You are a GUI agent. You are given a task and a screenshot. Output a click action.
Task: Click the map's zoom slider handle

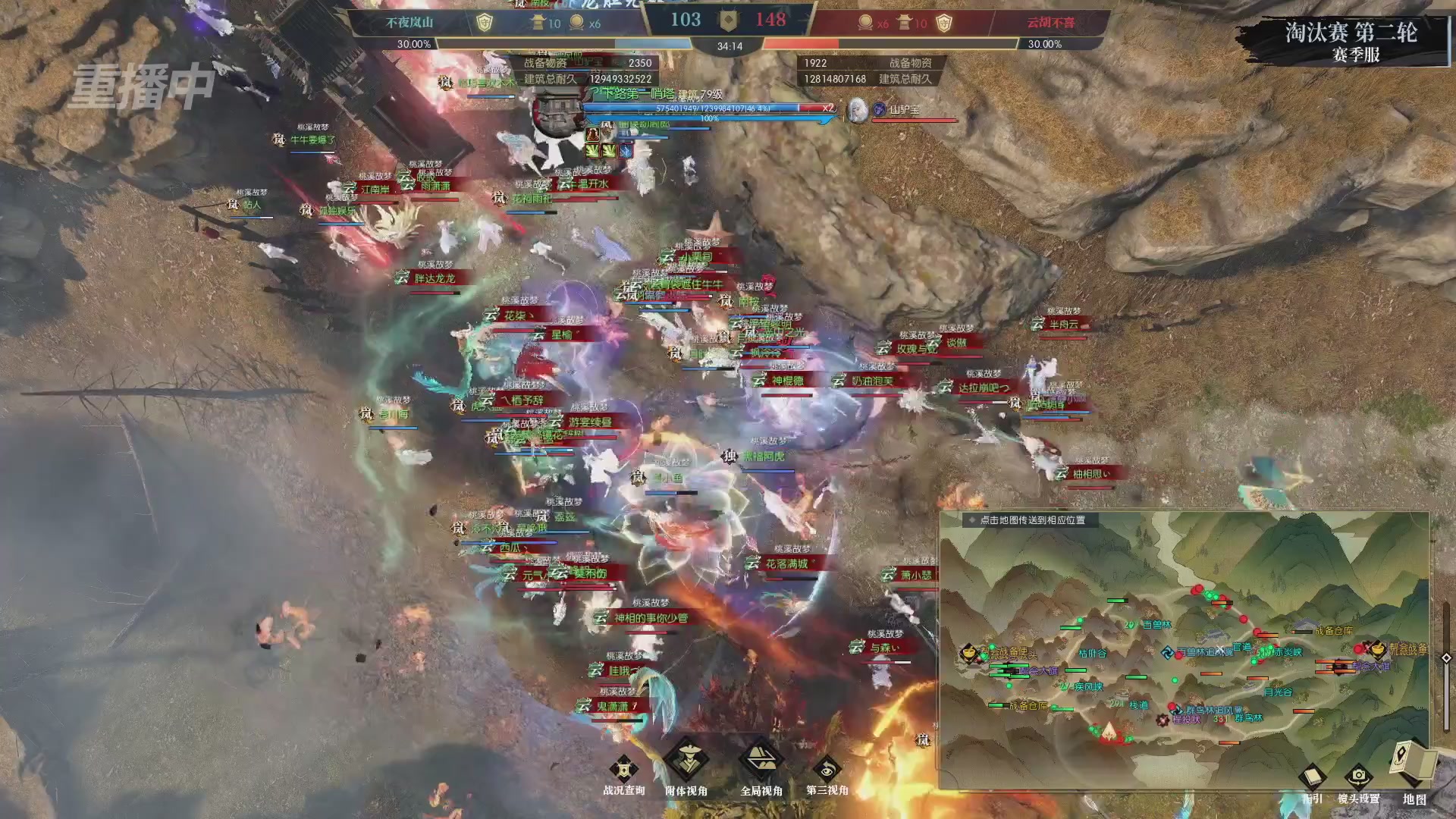click(1445, 658)
